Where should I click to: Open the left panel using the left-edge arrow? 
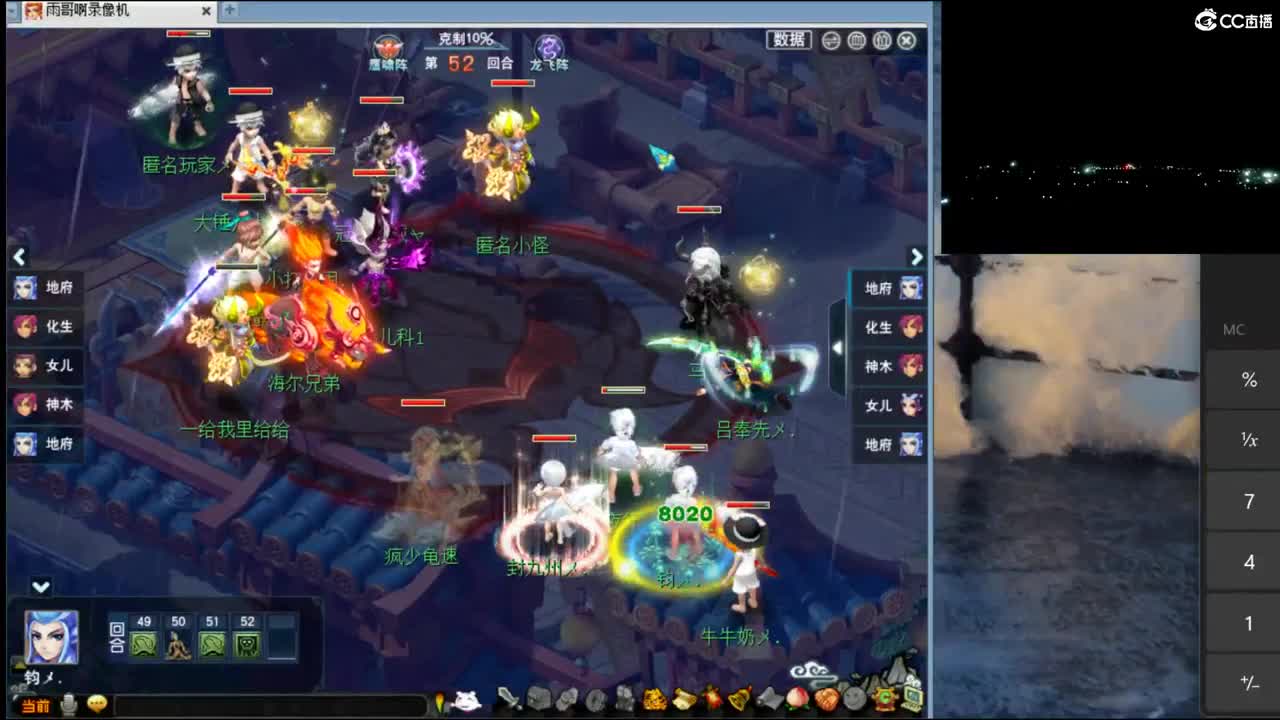(19, 257)
